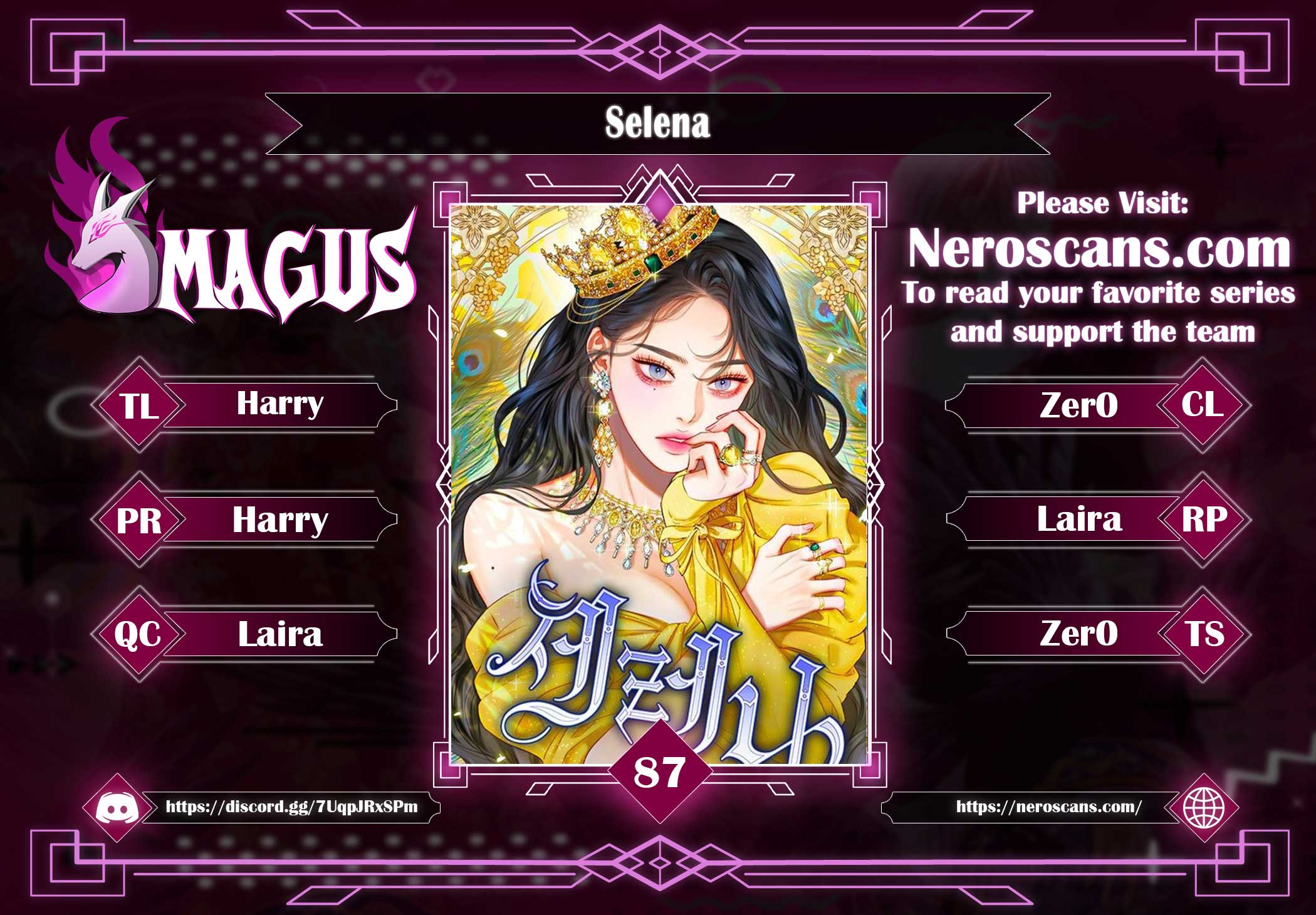Open the Discord invite link
1316x915 pixels.
click(291, 807)
